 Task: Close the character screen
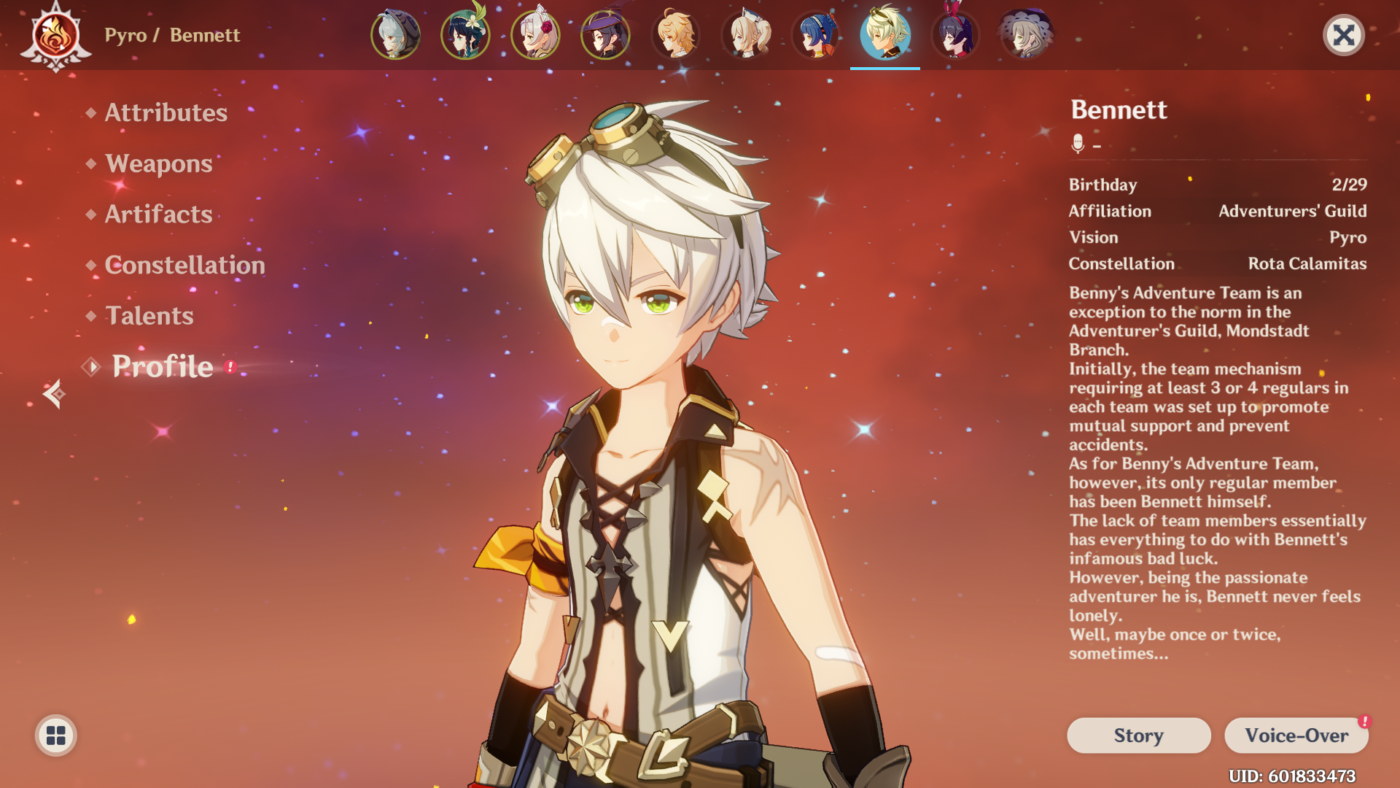click(x=1343, y=36)
